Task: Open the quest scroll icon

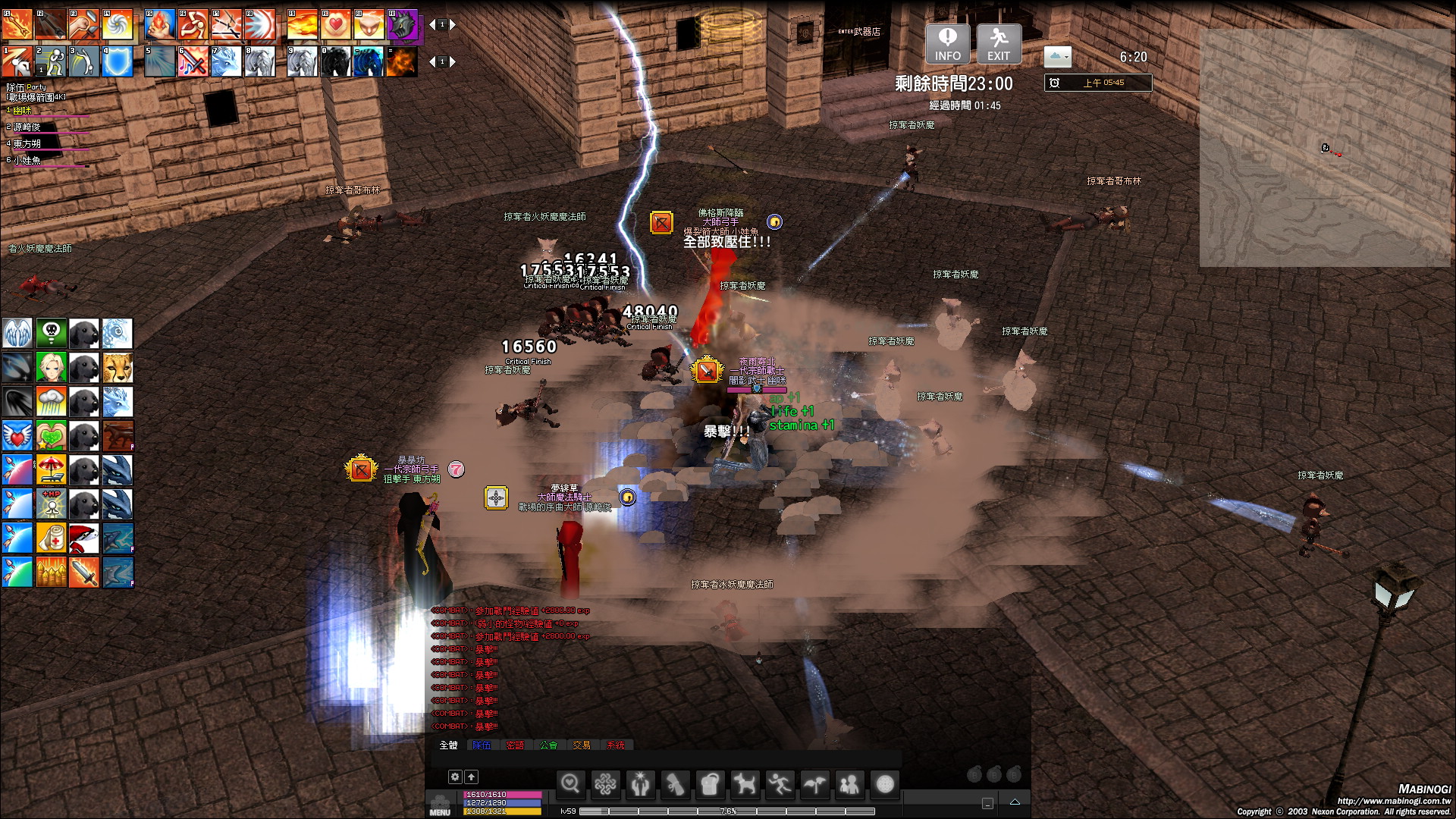Action: 675,784
